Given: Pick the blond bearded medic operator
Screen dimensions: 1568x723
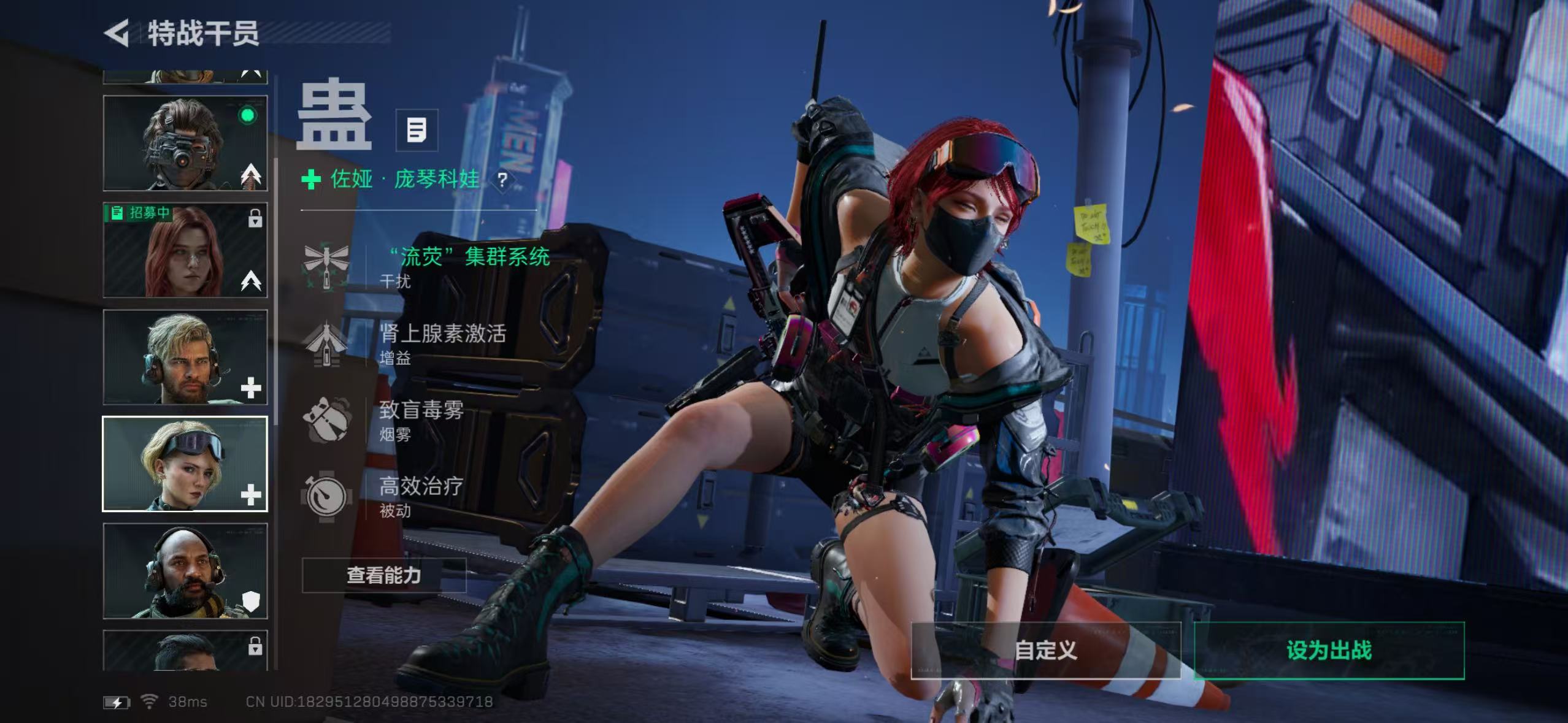Looking at the screenshot, I should 185,357.
